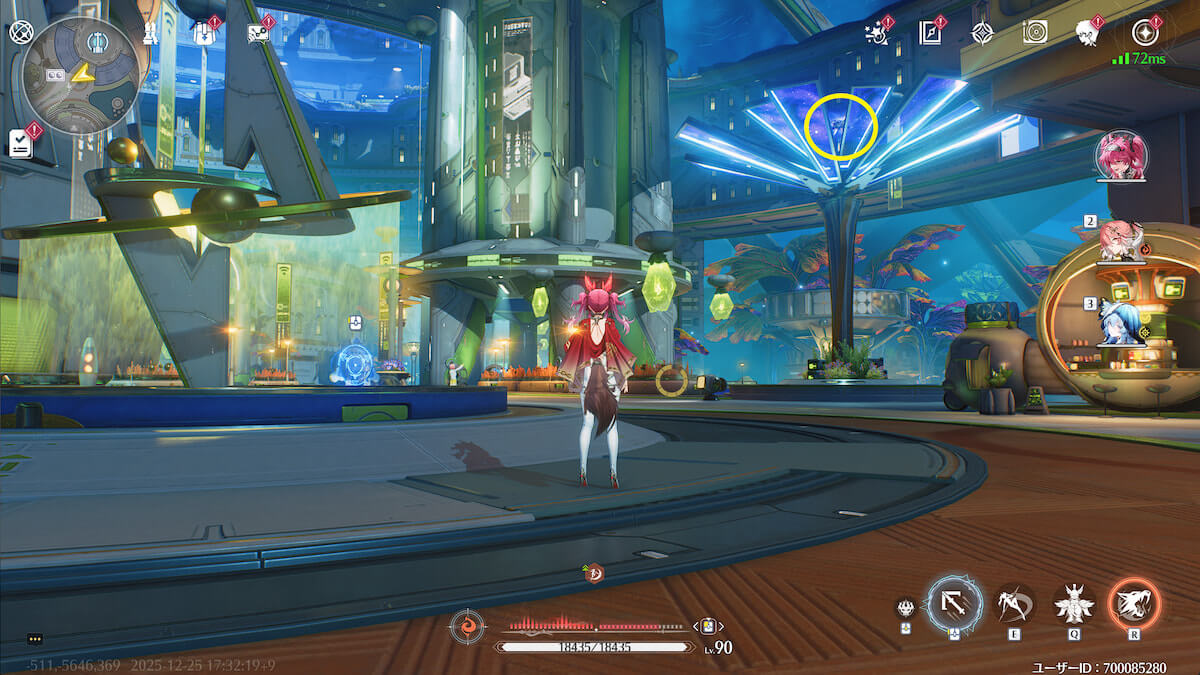Activate the E resonance skill icon
Screen dimensions: 1200x675
1016,604
